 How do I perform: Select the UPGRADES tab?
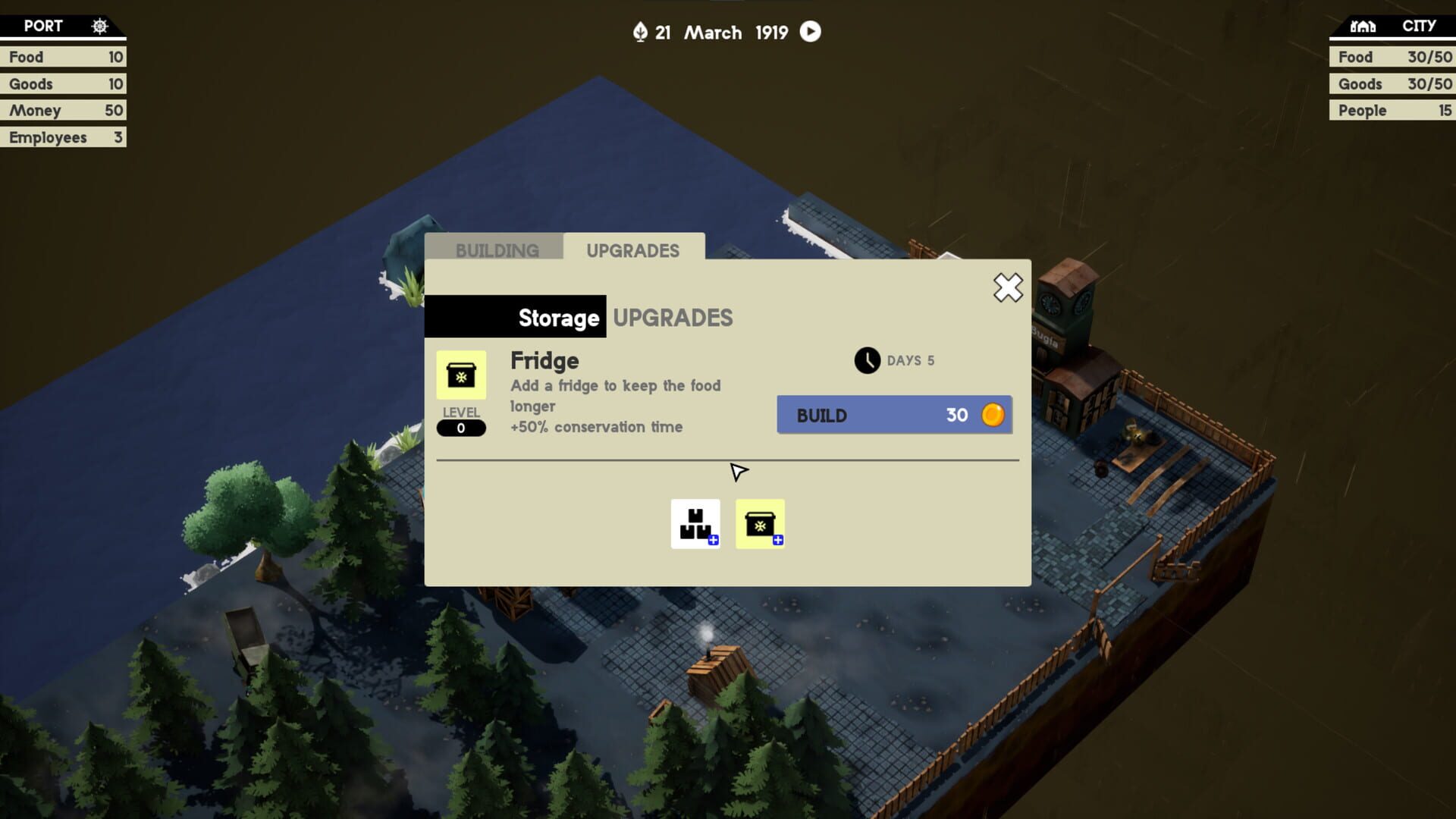coord(634,250)
